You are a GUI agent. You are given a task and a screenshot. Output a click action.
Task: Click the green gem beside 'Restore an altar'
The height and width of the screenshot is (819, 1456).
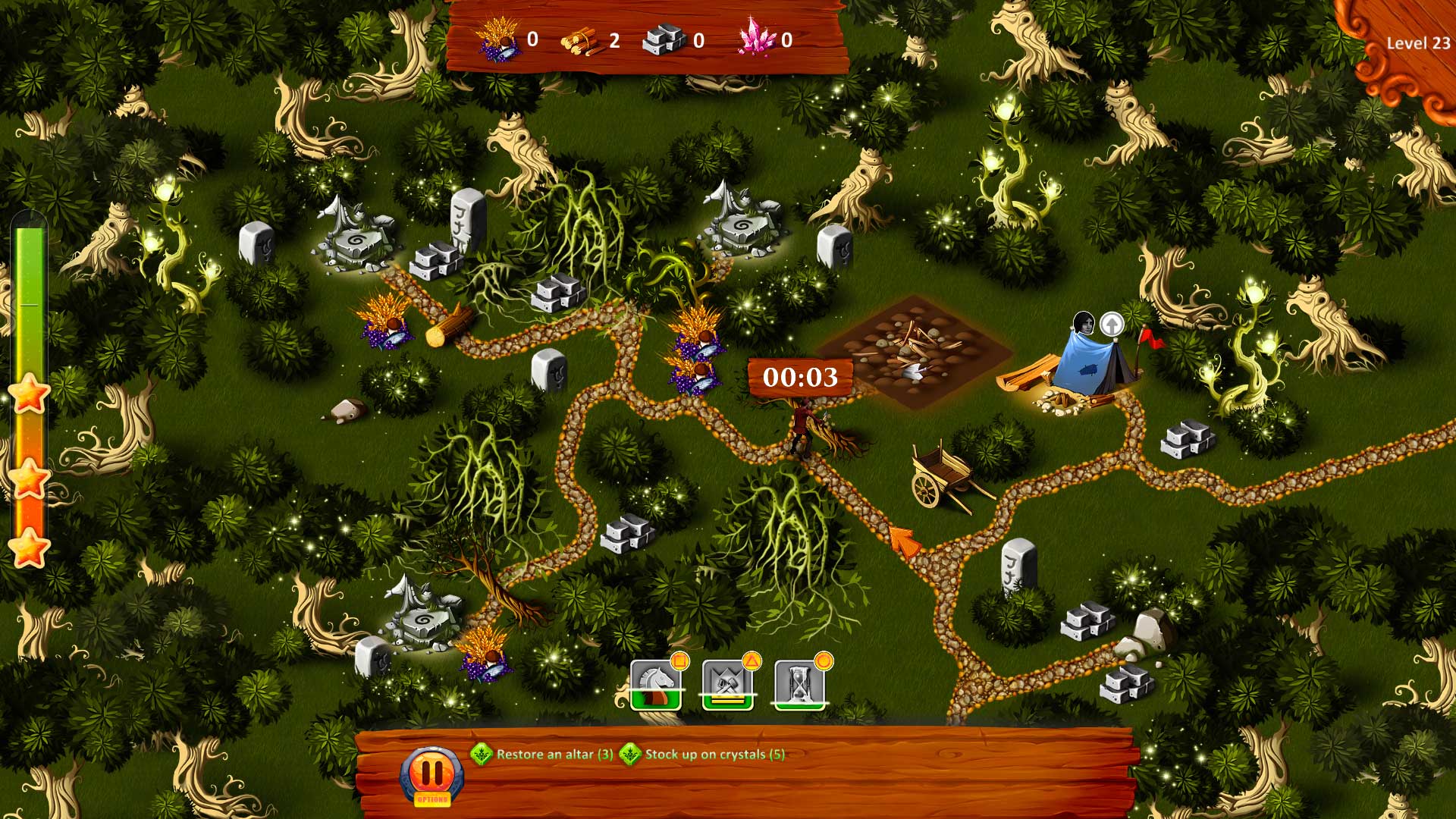pyautogui.click(x=483, y=755)
